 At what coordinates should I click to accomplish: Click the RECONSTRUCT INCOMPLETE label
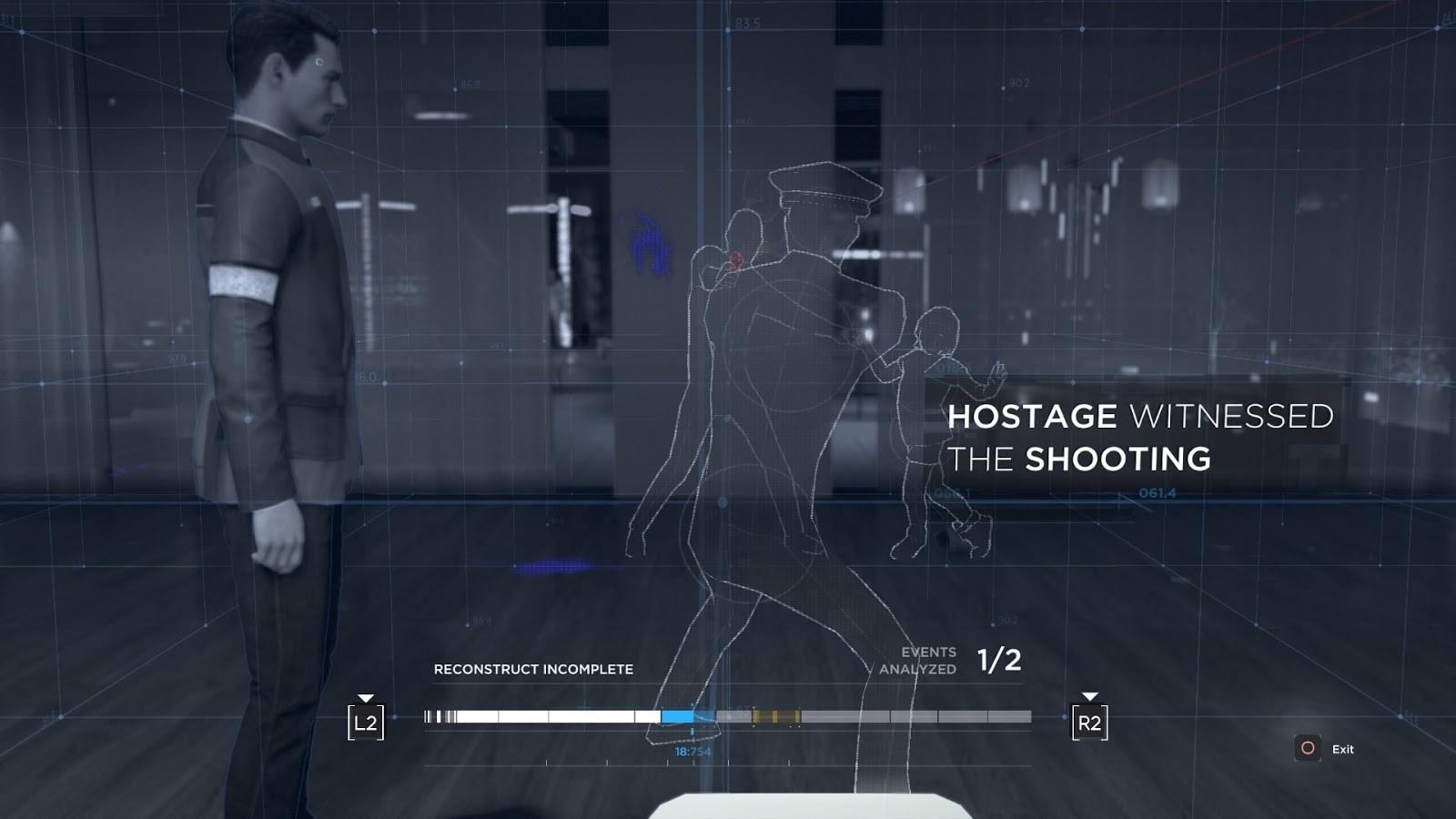point(535,668)
